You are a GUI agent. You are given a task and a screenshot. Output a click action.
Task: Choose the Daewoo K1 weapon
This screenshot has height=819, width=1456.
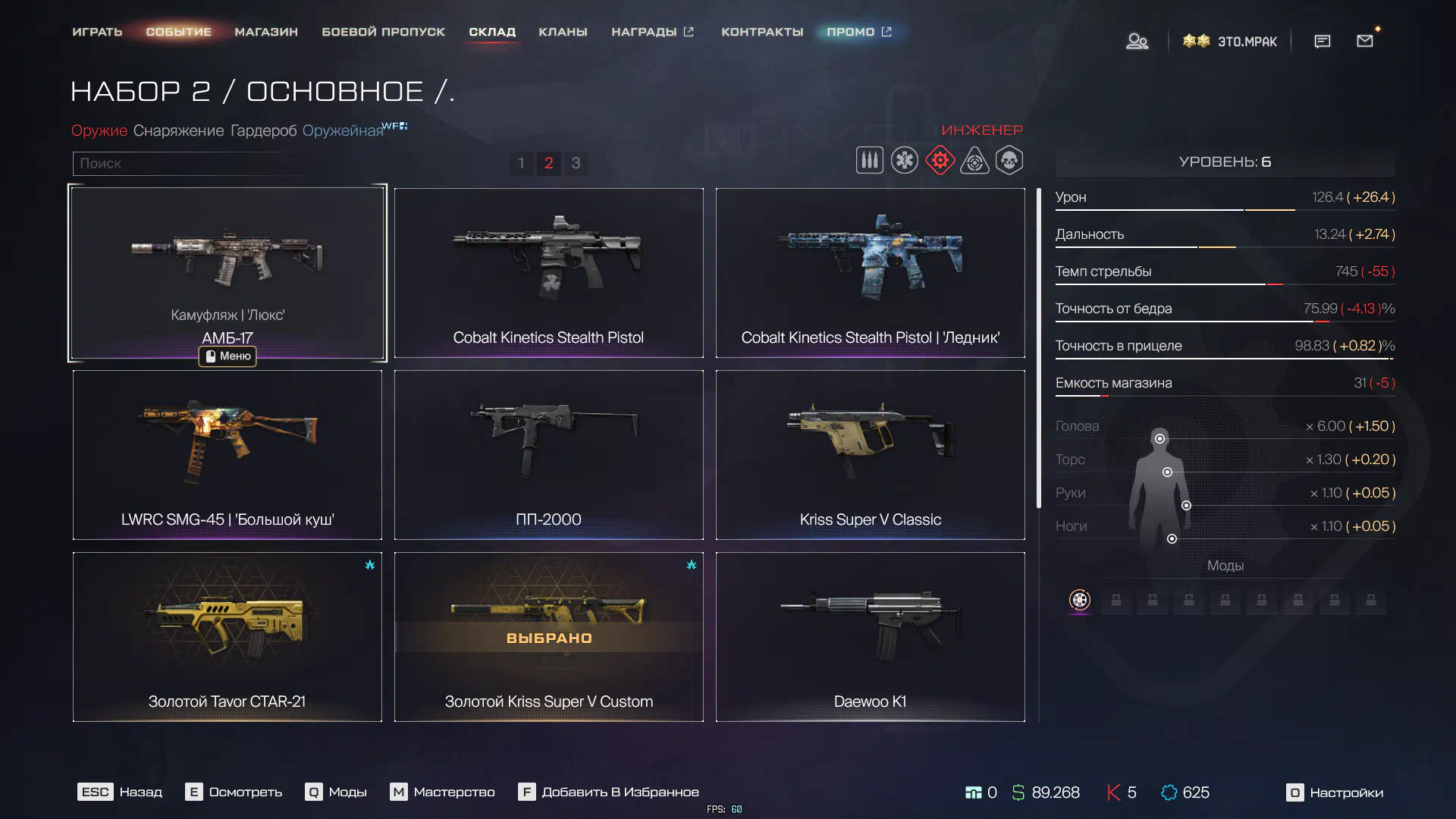870,636
